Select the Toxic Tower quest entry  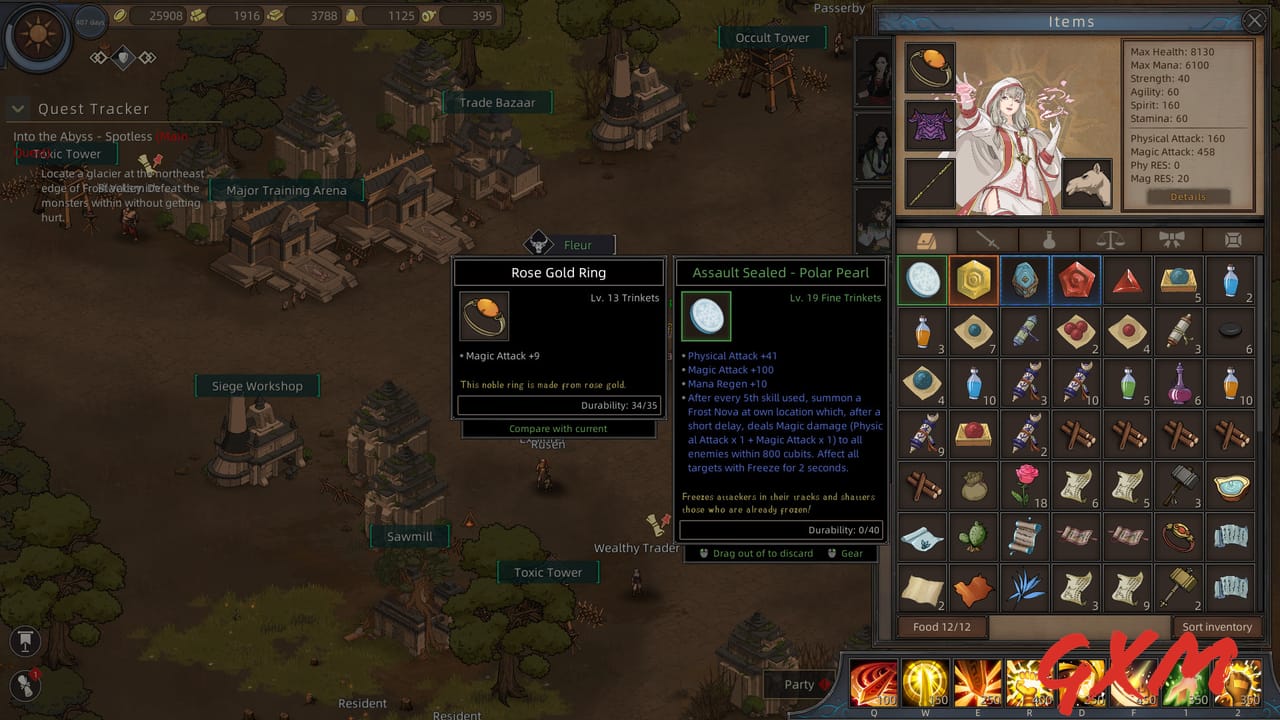[x=66, y=154]
